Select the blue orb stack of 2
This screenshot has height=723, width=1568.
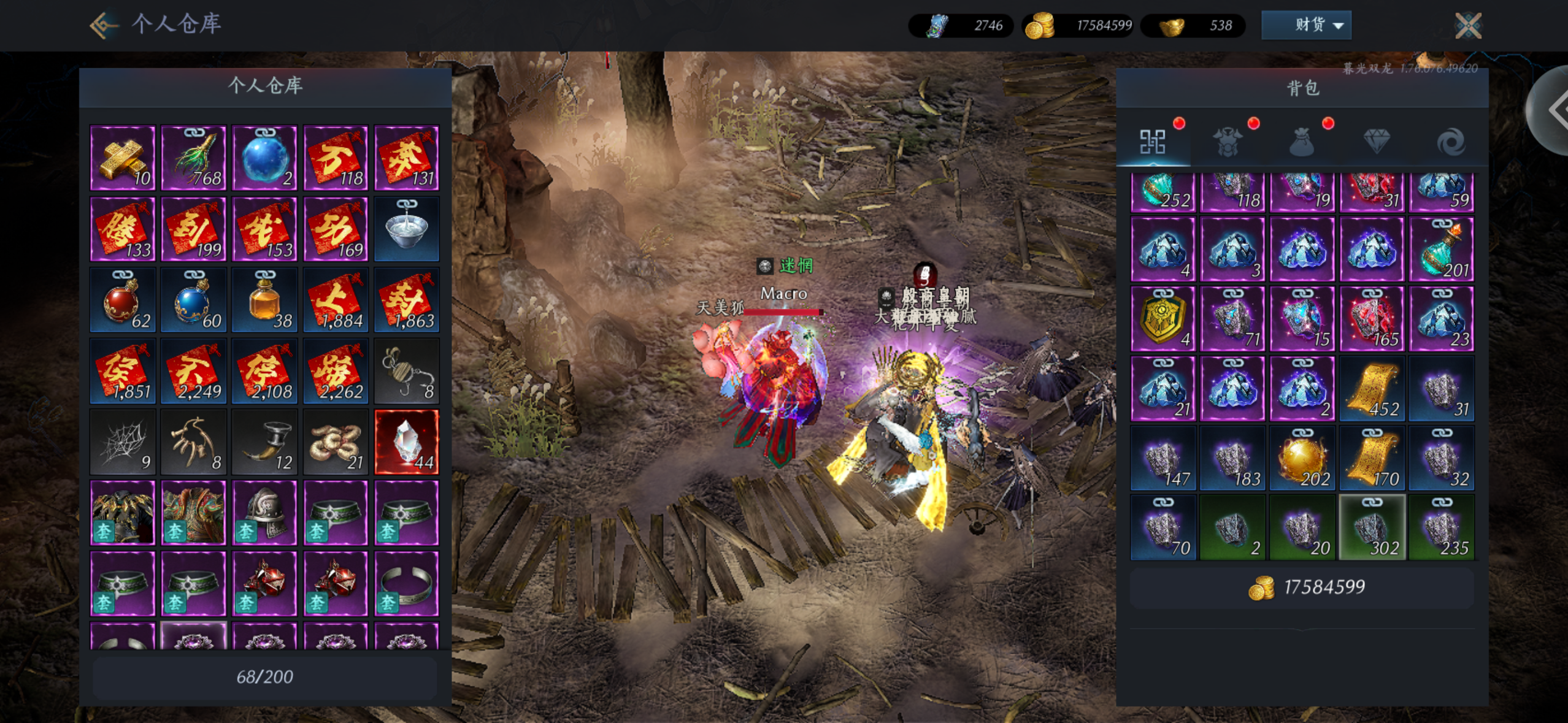264,158
